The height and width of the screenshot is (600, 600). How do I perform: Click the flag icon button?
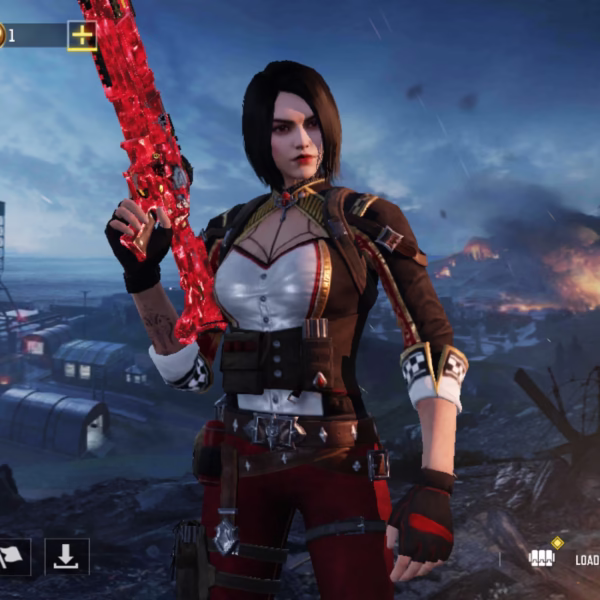(x=12, y=557)
